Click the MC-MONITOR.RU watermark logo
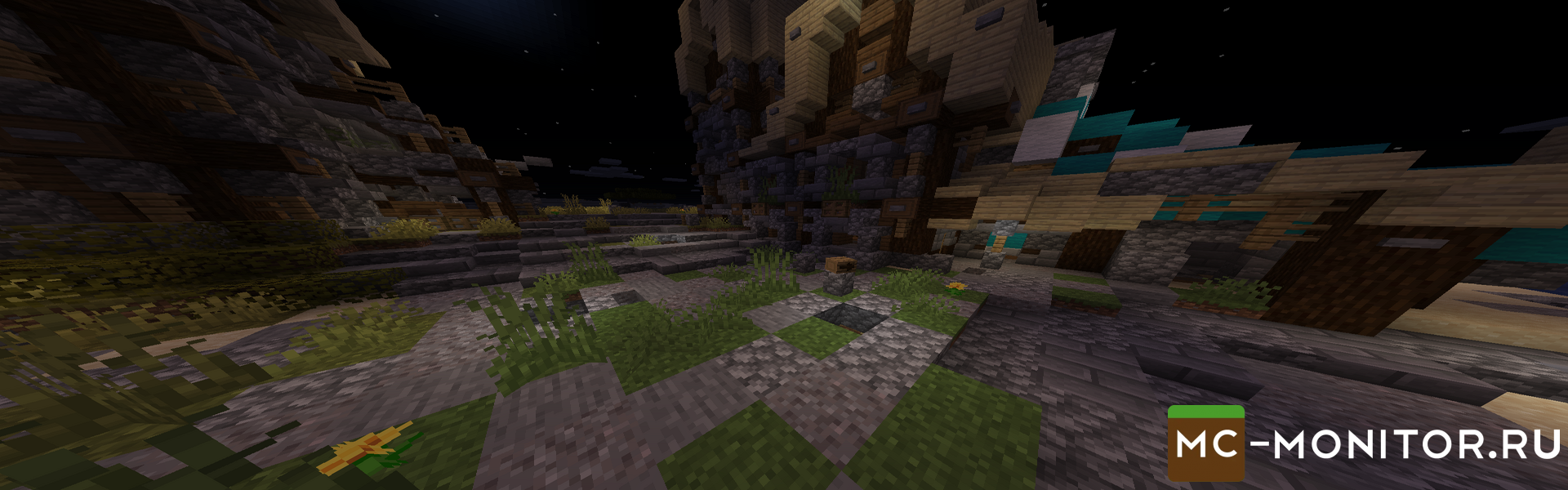Screen dimensions: 1568x490 pos(1364,444)
